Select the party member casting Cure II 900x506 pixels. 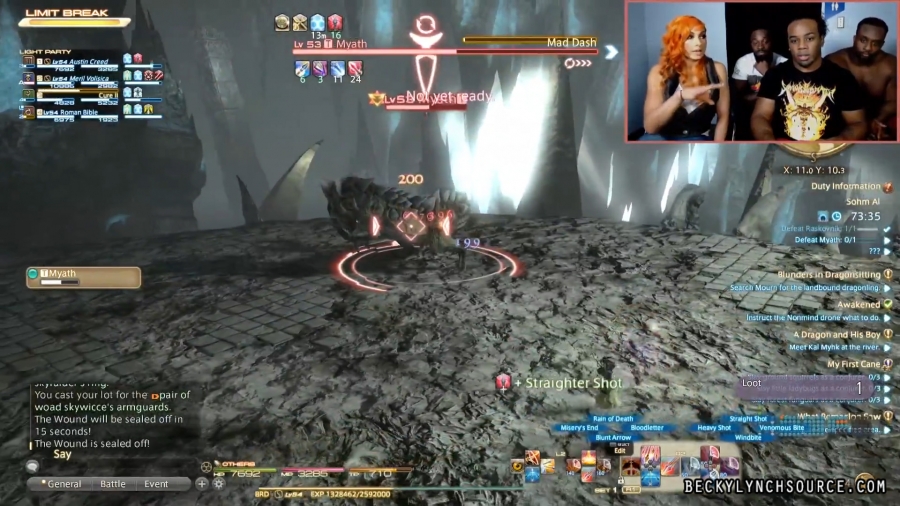78,96
